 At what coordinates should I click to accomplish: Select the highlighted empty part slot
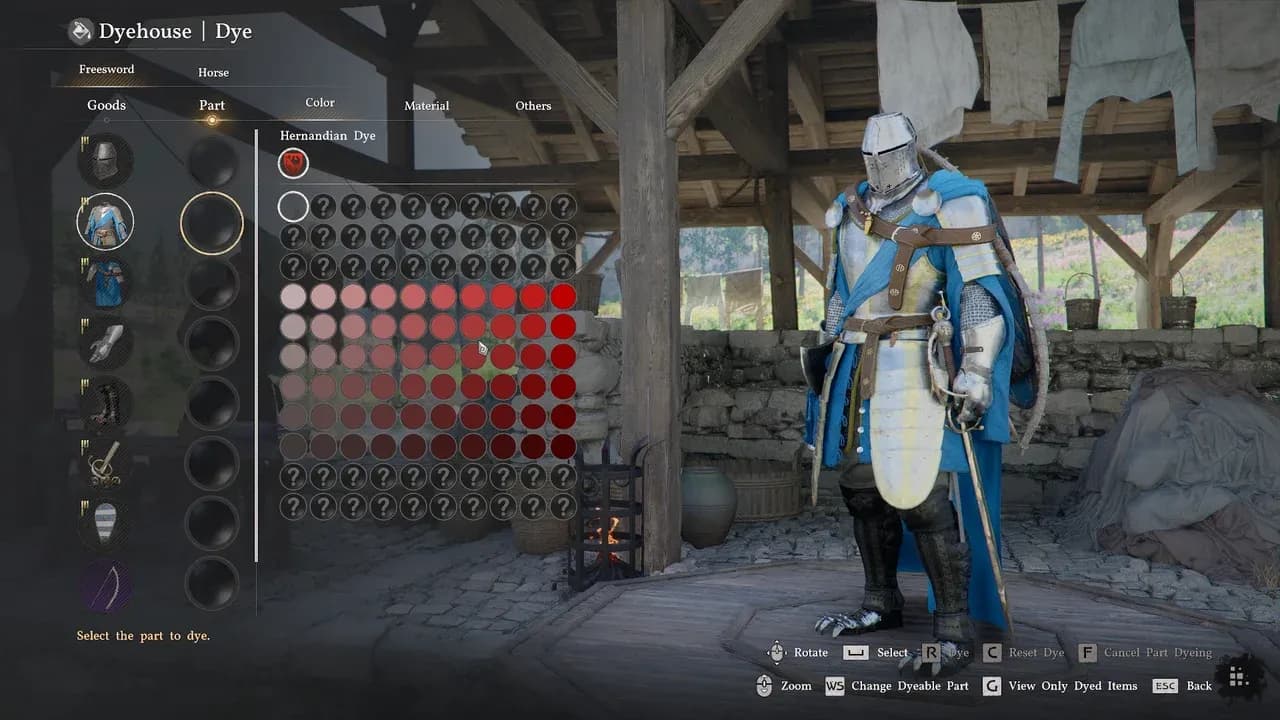pyautogui.click(x=212, y=222)
